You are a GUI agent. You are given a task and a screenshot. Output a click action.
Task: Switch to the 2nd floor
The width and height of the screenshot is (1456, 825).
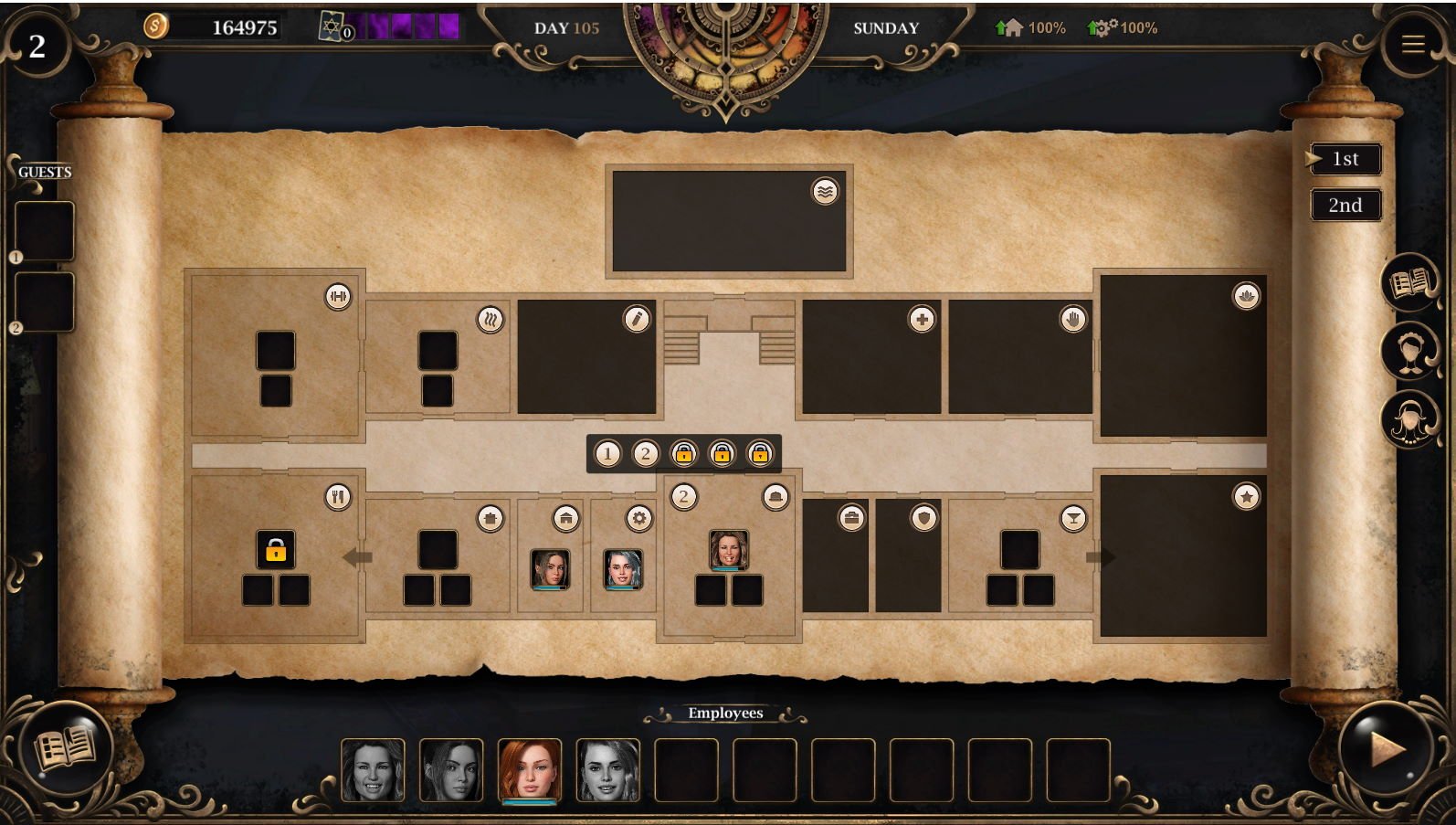(1345, 206)
